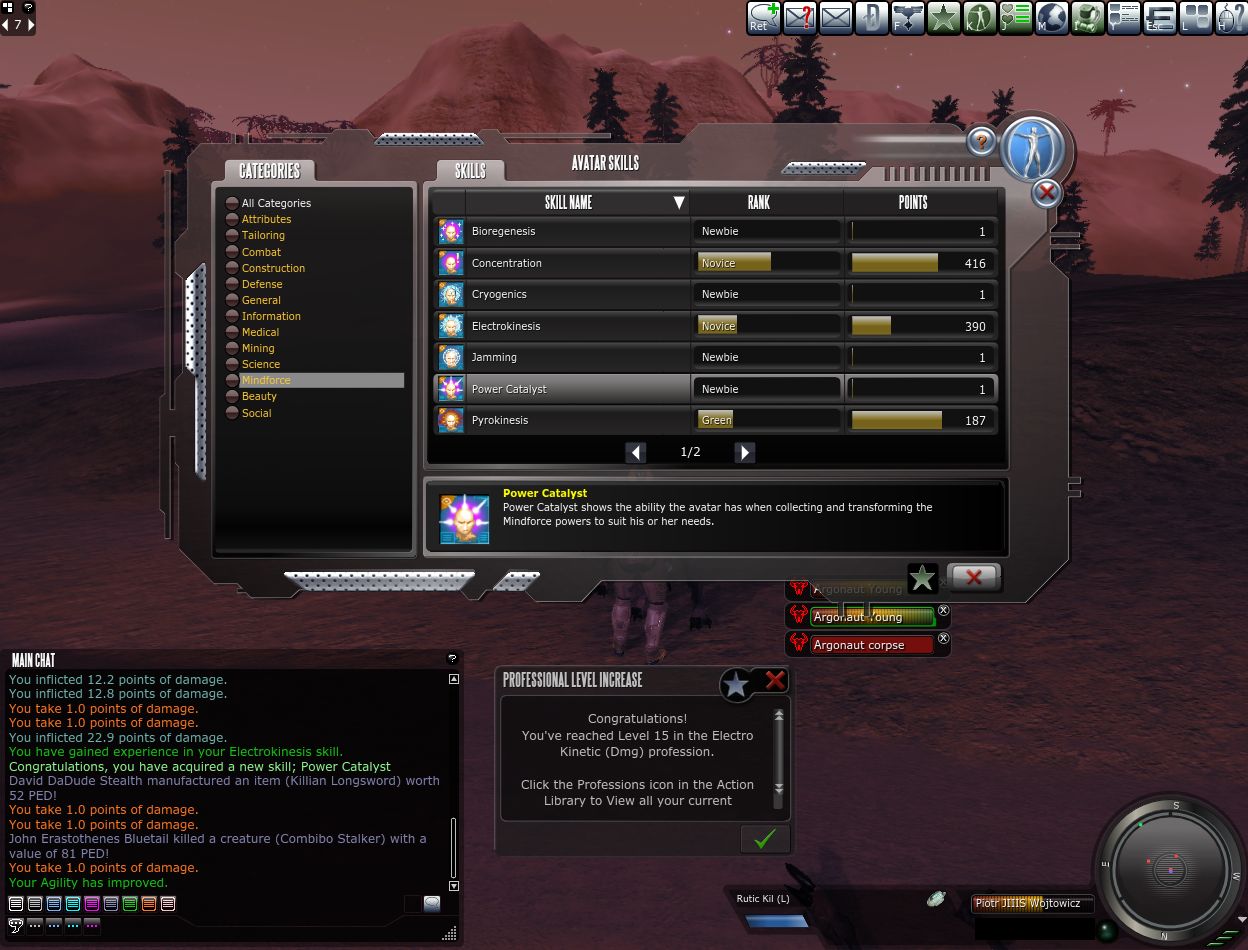The width and height of the screenshot is (1248, 950).
Task: Open the Mining skill category
Action: [x=257, y=348]
